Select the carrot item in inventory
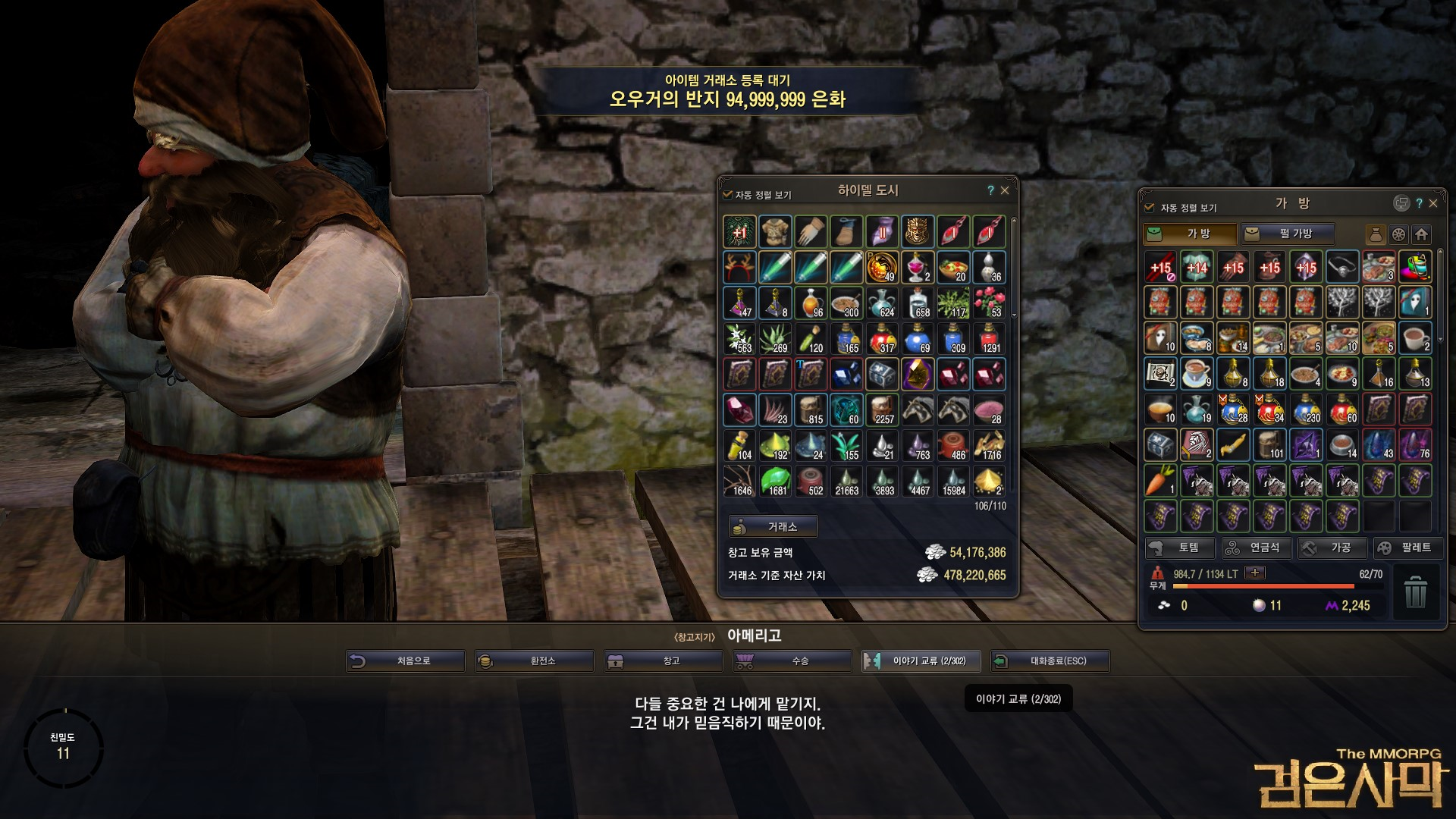This screenshot has height=819, width=1456. (1160, 480)
